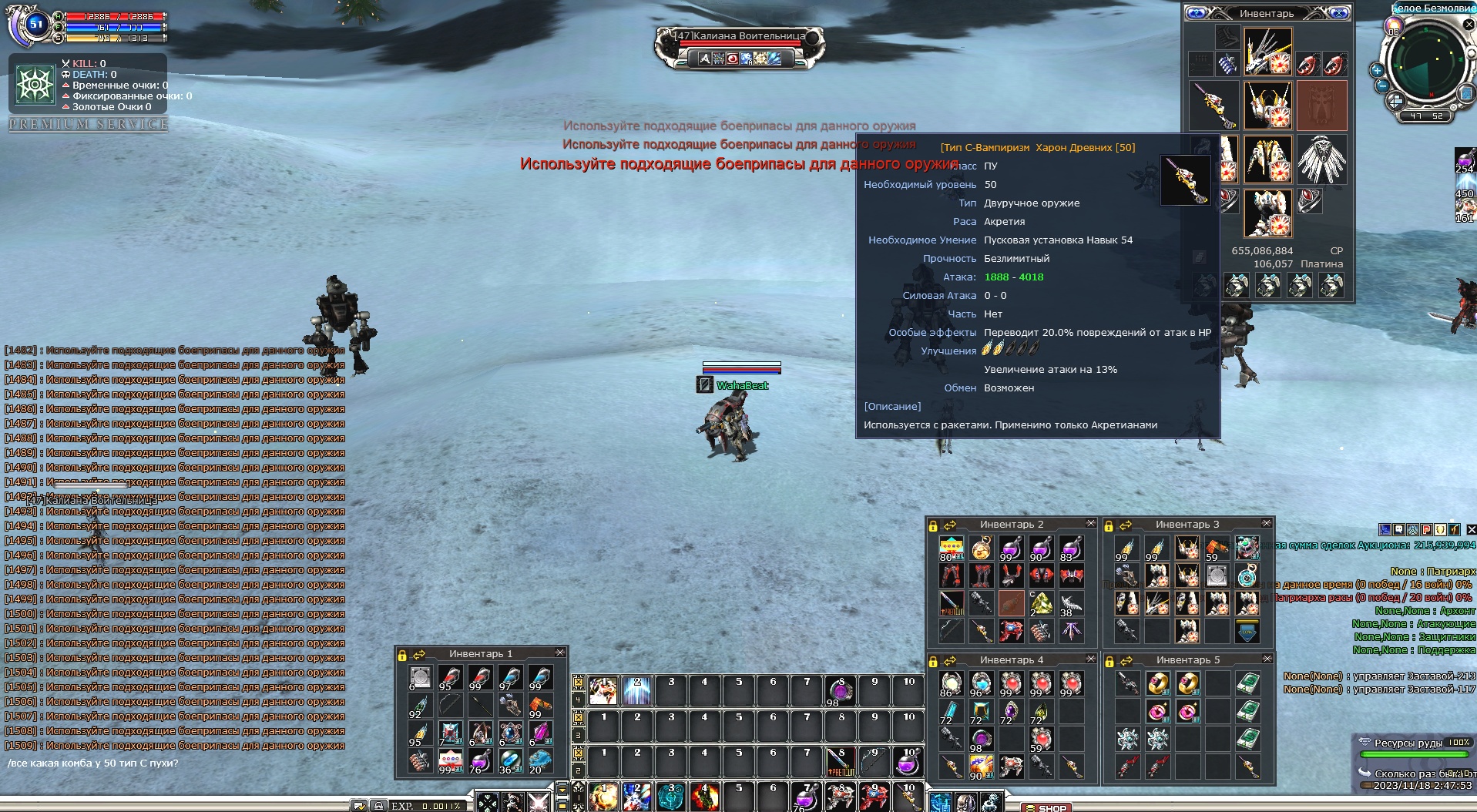Select the purple potion stack of 76 in Инвентарь 1

pos(480,762)
